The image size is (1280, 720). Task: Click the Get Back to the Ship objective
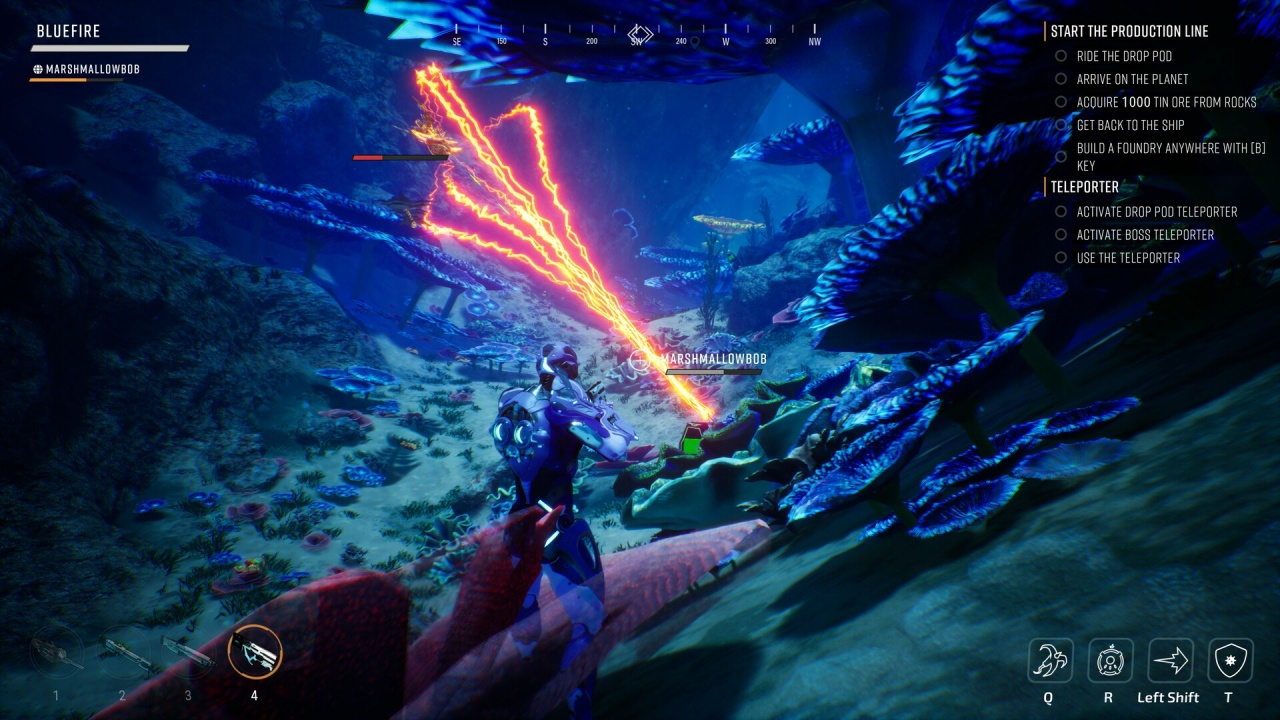pos(1130,125)
